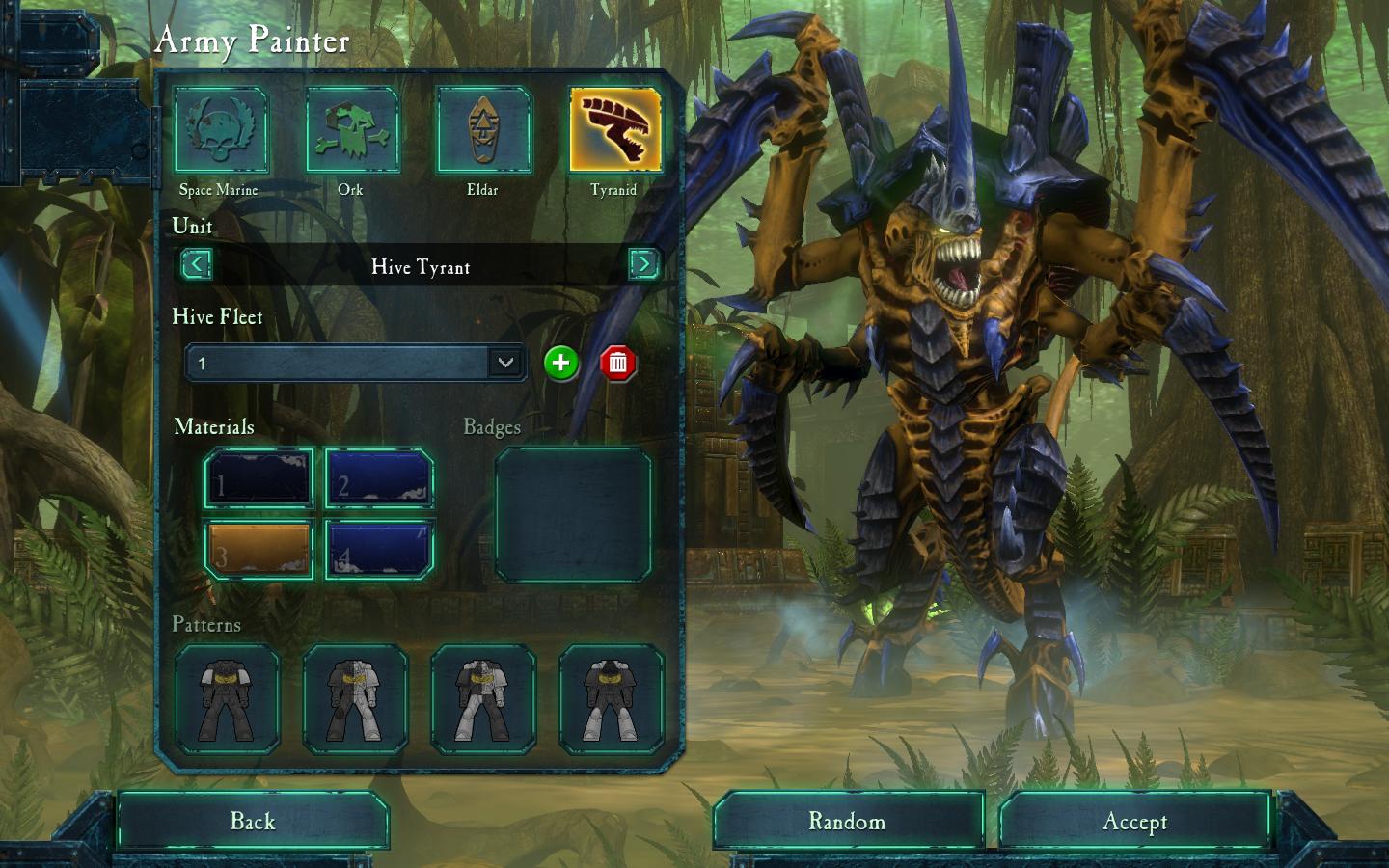
Task: Go Back from Army Painter
Action: 253,822
